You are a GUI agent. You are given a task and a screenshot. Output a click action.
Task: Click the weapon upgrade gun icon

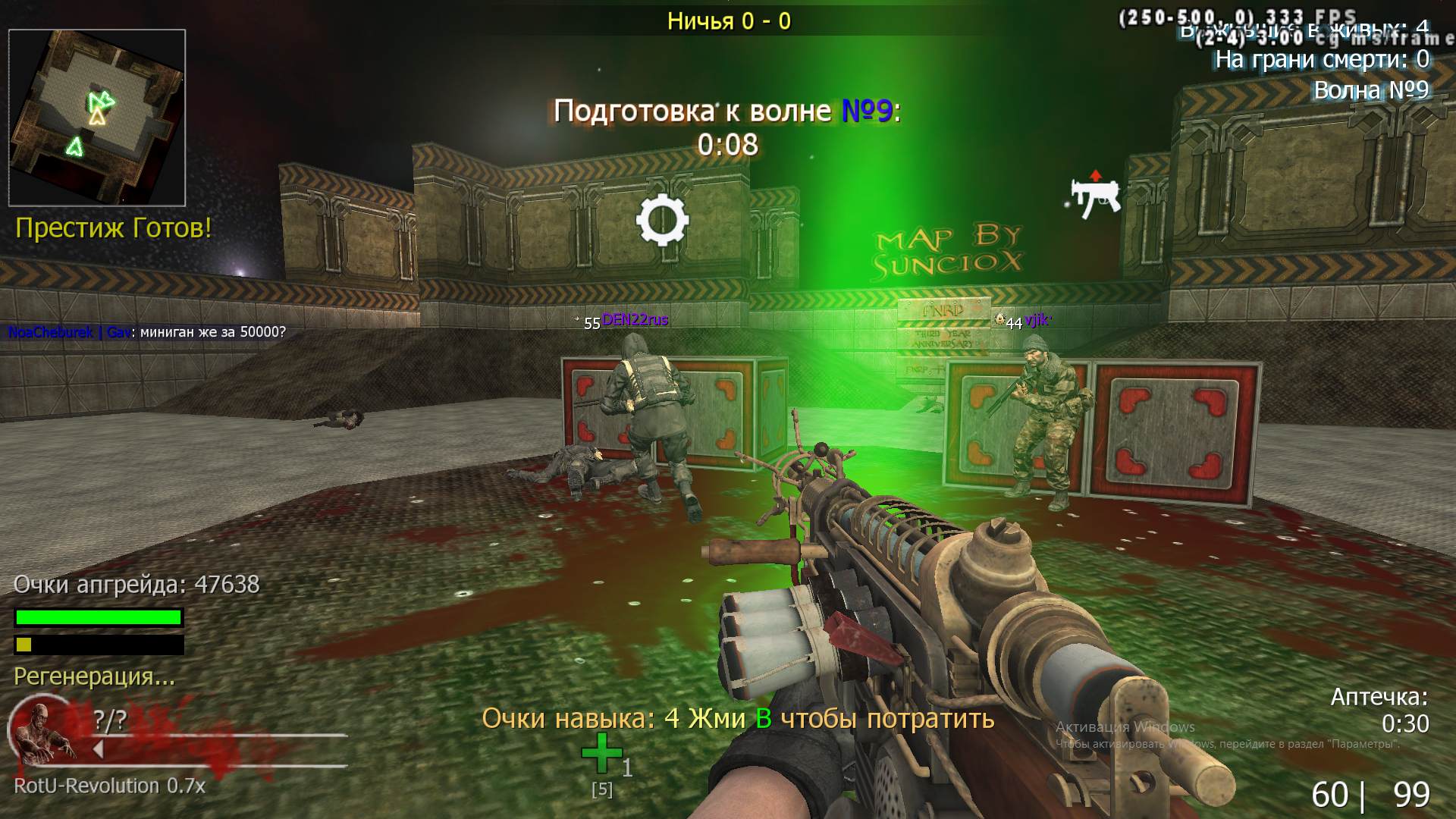click(1095, 196)
